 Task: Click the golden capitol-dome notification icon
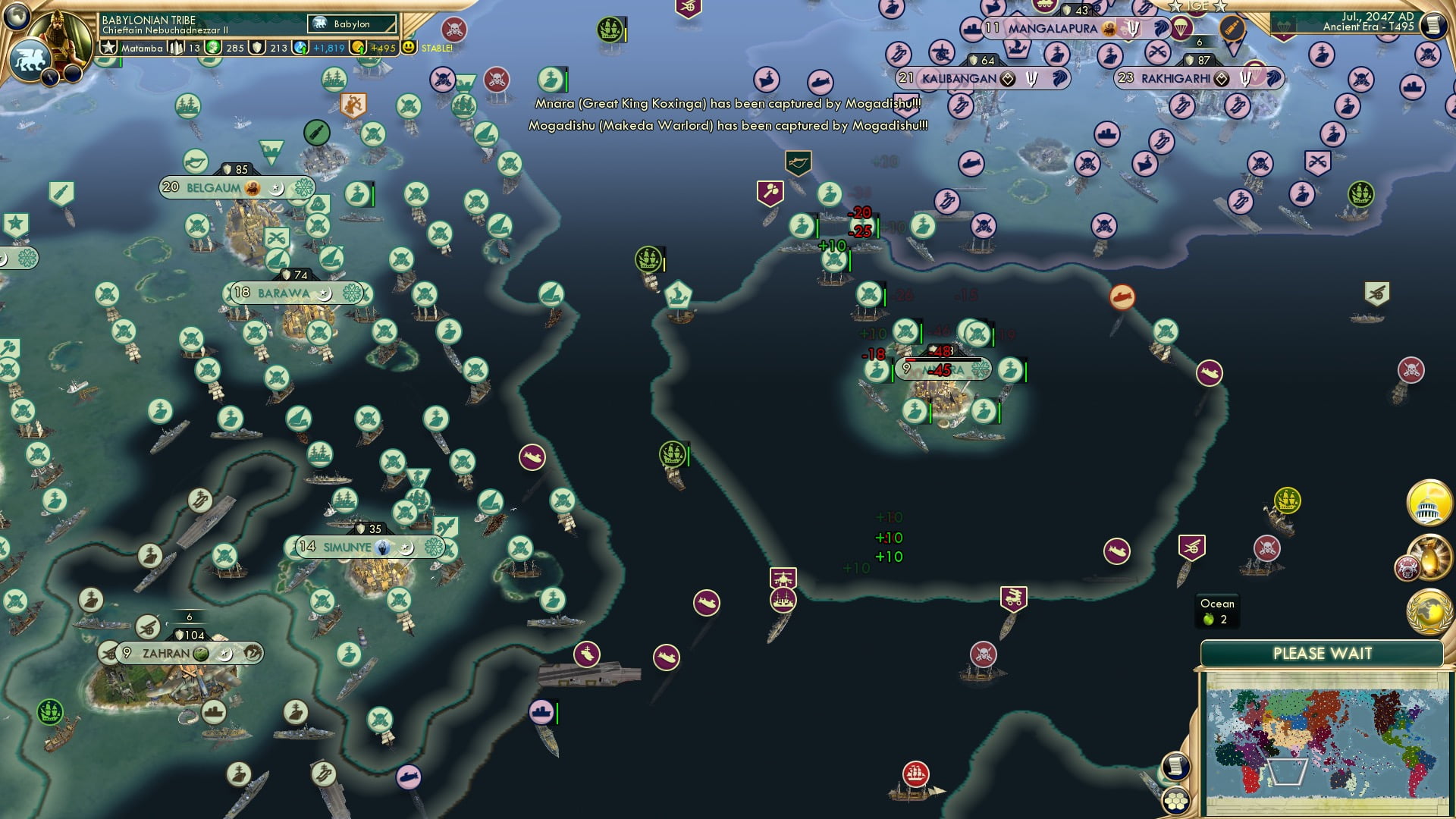tap(1429, 501)
